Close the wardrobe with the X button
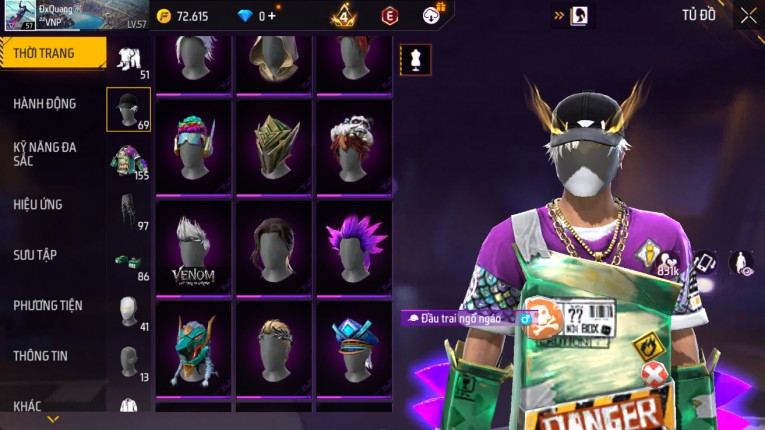Viewport: 765px width, 430px height. [x=748, y=15]
